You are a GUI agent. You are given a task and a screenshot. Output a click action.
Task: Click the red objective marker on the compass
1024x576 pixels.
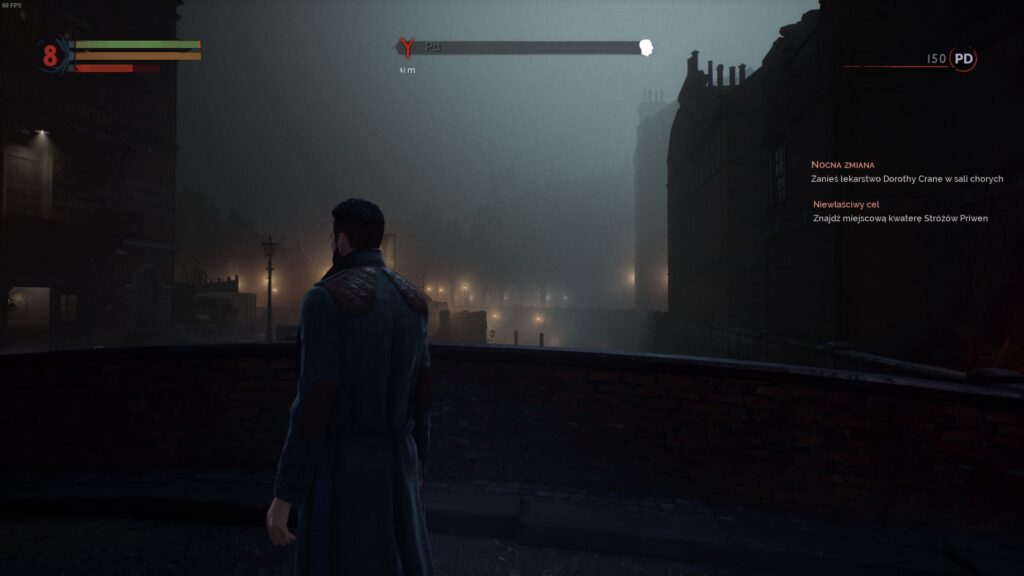(406, 47)
